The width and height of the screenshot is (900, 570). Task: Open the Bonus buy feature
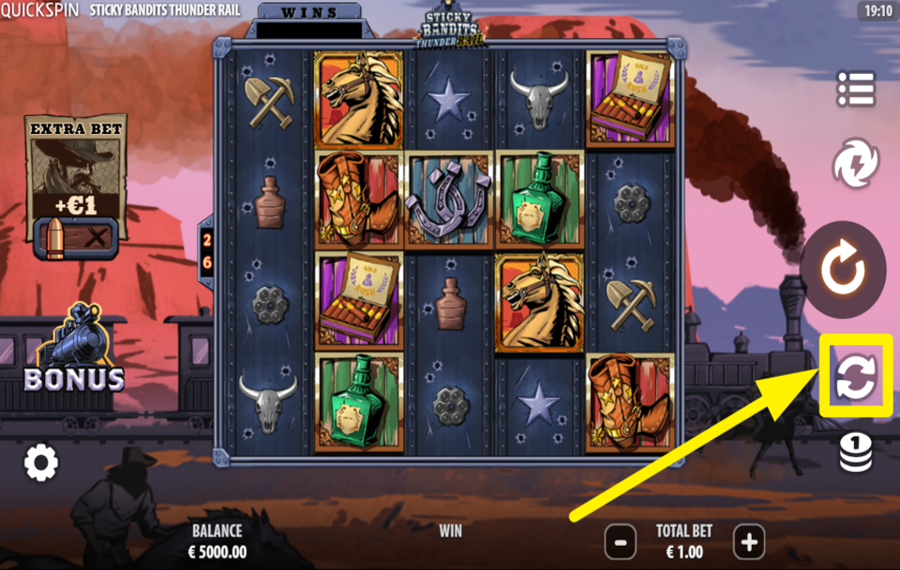tap(75, 350)
